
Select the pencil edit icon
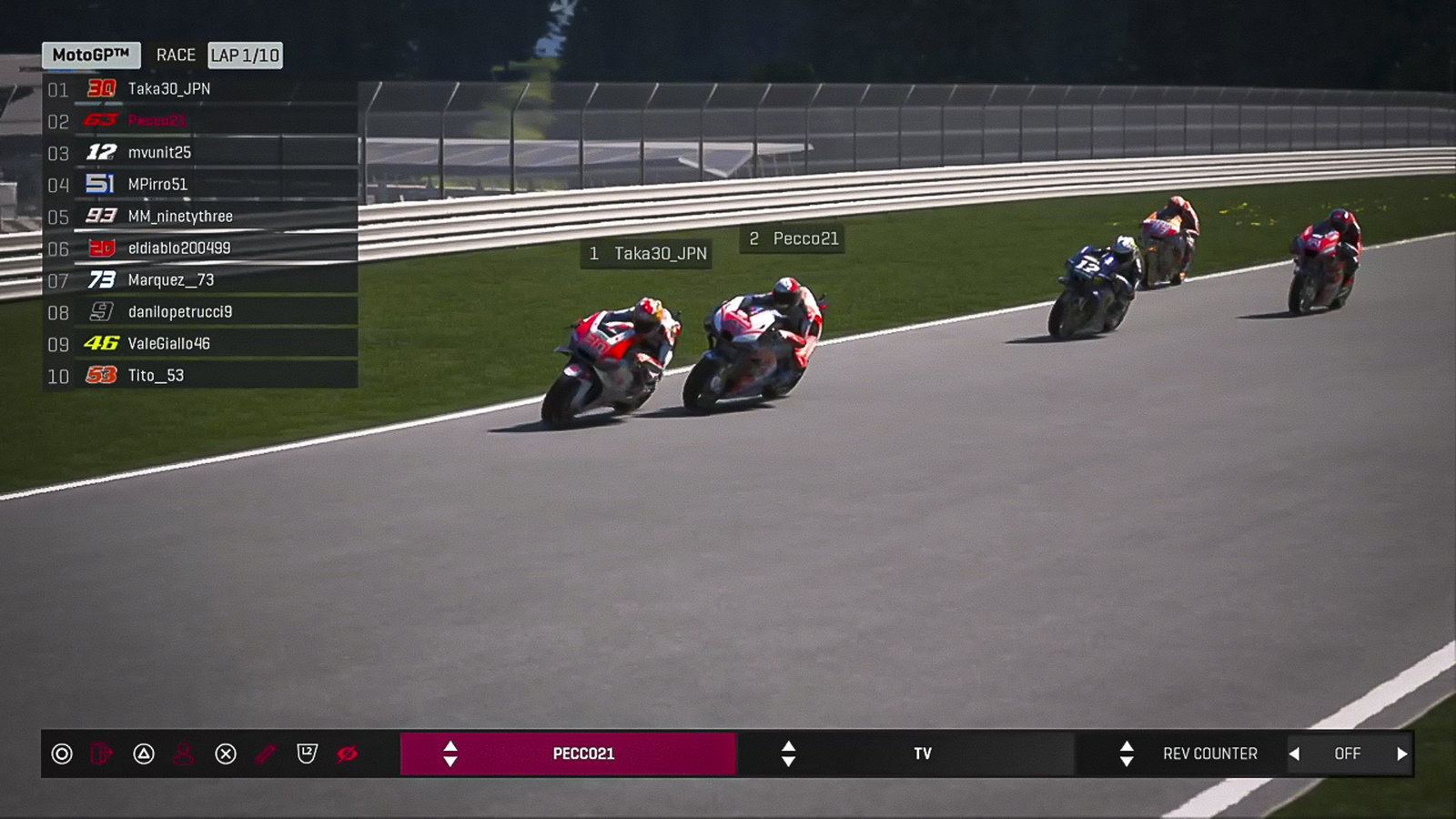pos(265,753)
